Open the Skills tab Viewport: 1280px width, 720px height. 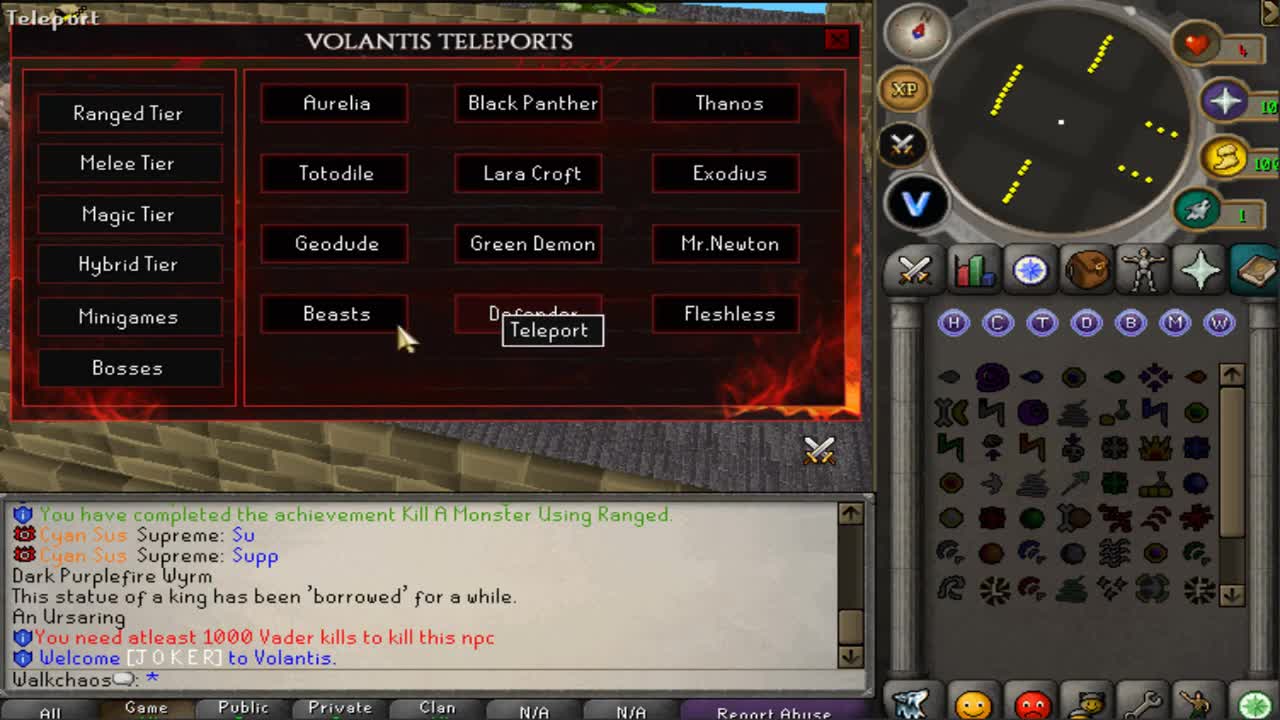[973, 270]
